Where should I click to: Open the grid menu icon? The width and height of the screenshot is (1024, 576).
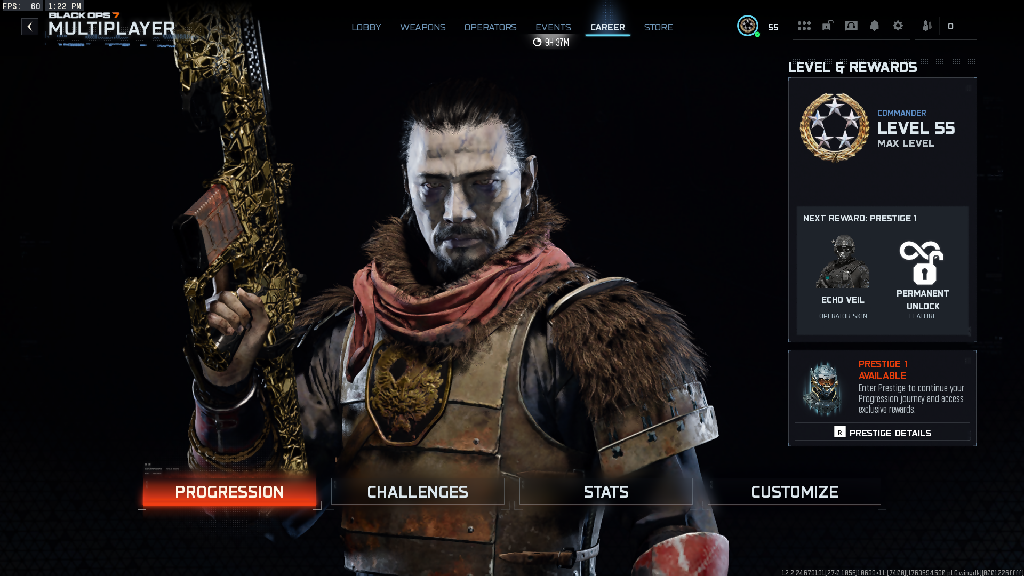point(804,26)
